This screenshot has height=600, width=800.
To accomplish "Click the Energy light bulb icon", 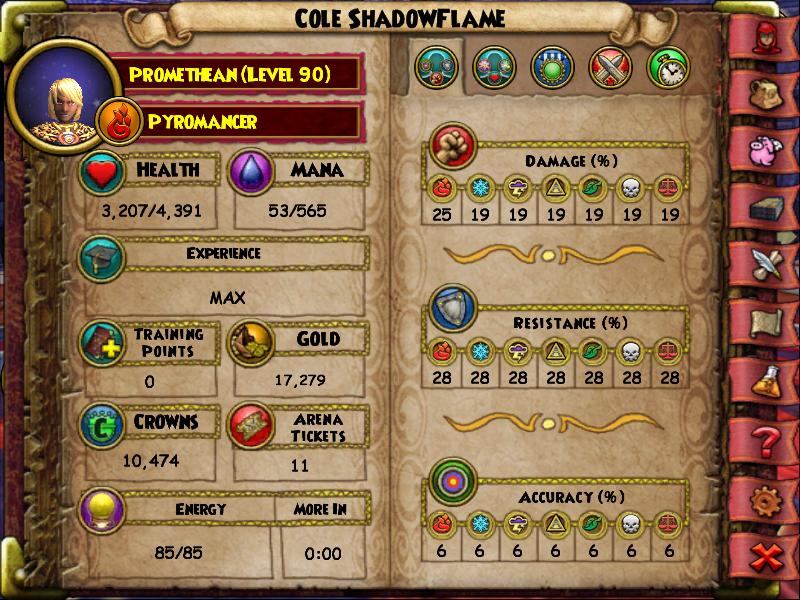I will point(104,508).
